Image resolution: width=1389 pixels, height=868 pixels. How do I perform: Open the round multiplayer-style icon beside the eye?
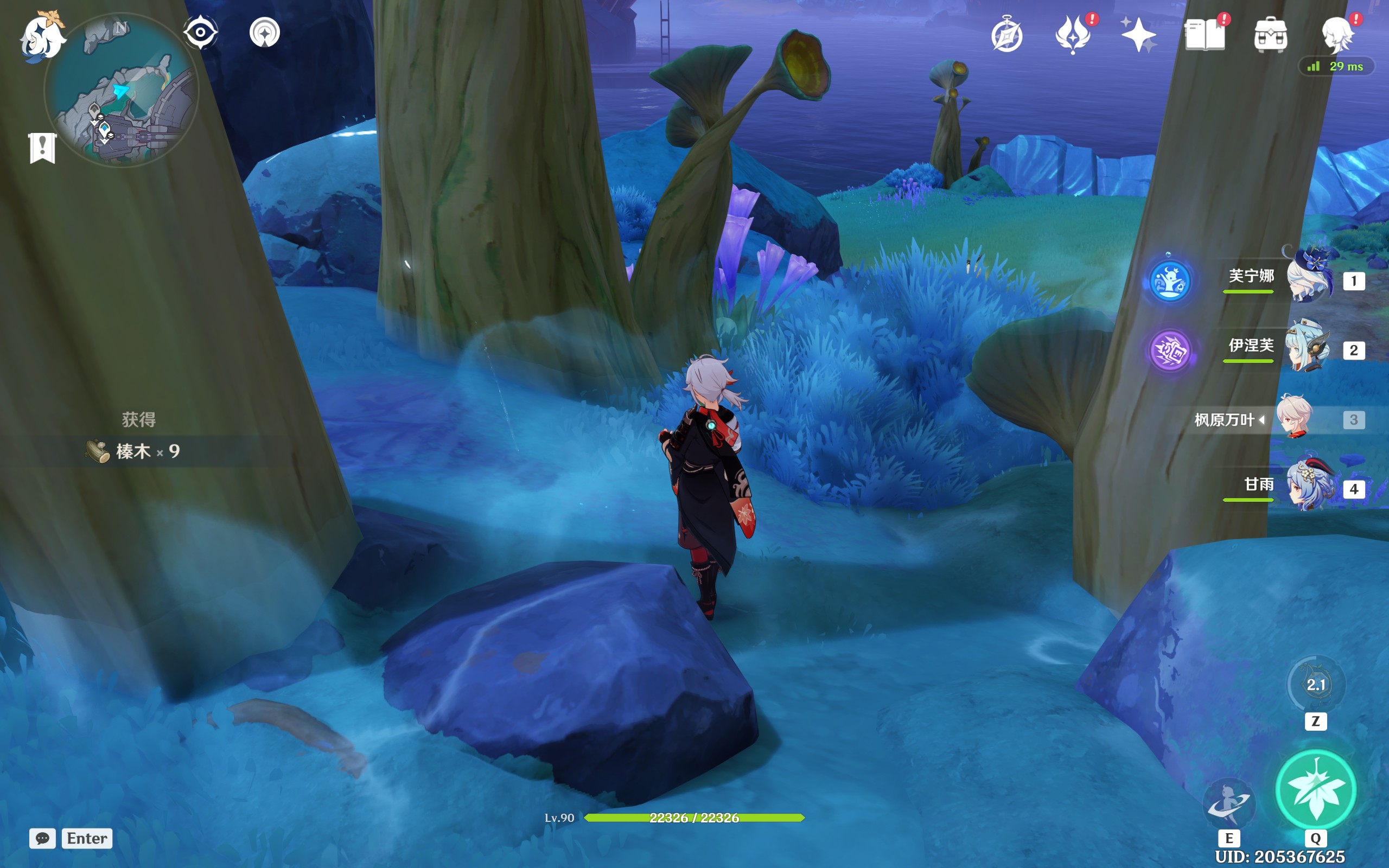[x=265, y=32]
